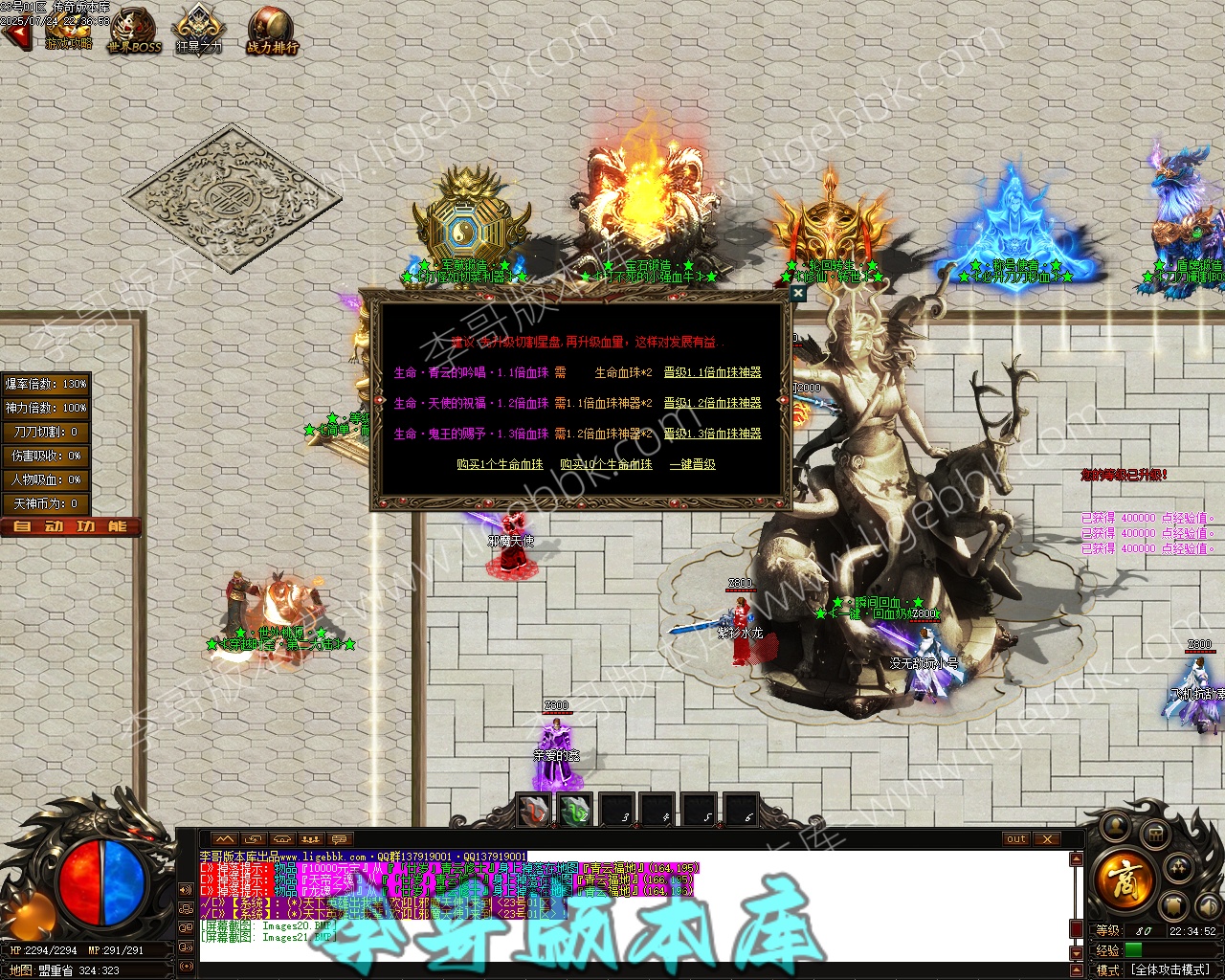The height and width of the screenshot is (980, 1225).
Task: Click the 晋级1.3倍血珠神器 upgrade link
Action: [x=712, y=434]
